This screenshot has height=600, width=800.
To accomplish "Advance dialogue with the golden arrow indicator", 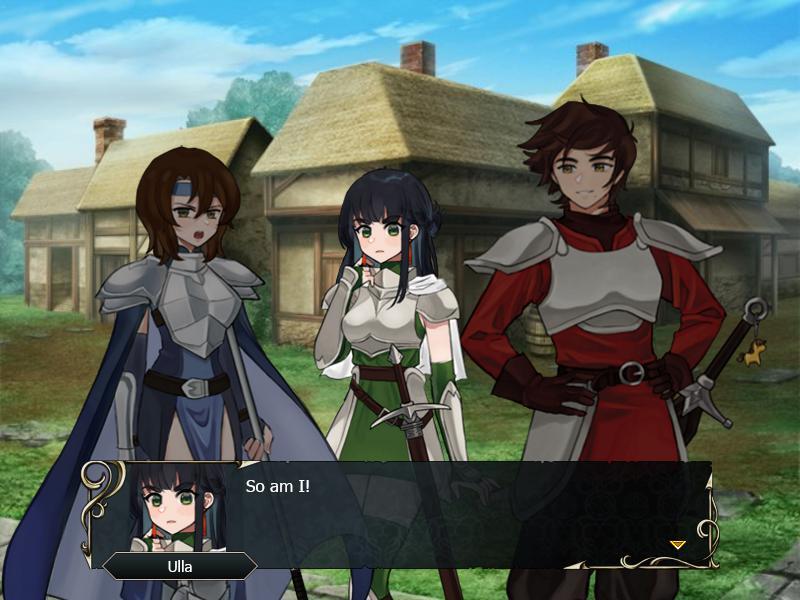I will tap(677, 544).
